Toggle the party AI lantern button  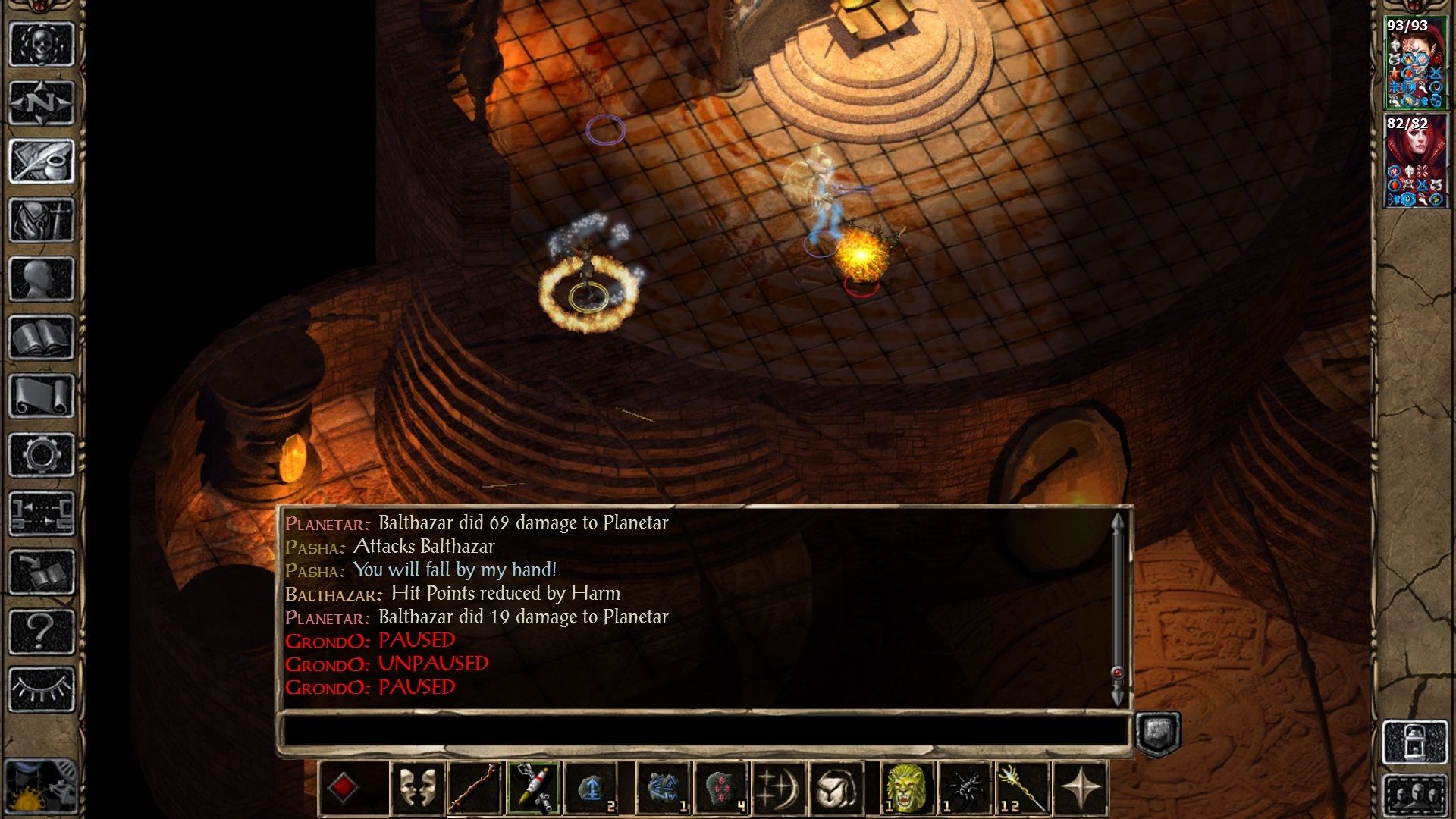pos(1415,742)
